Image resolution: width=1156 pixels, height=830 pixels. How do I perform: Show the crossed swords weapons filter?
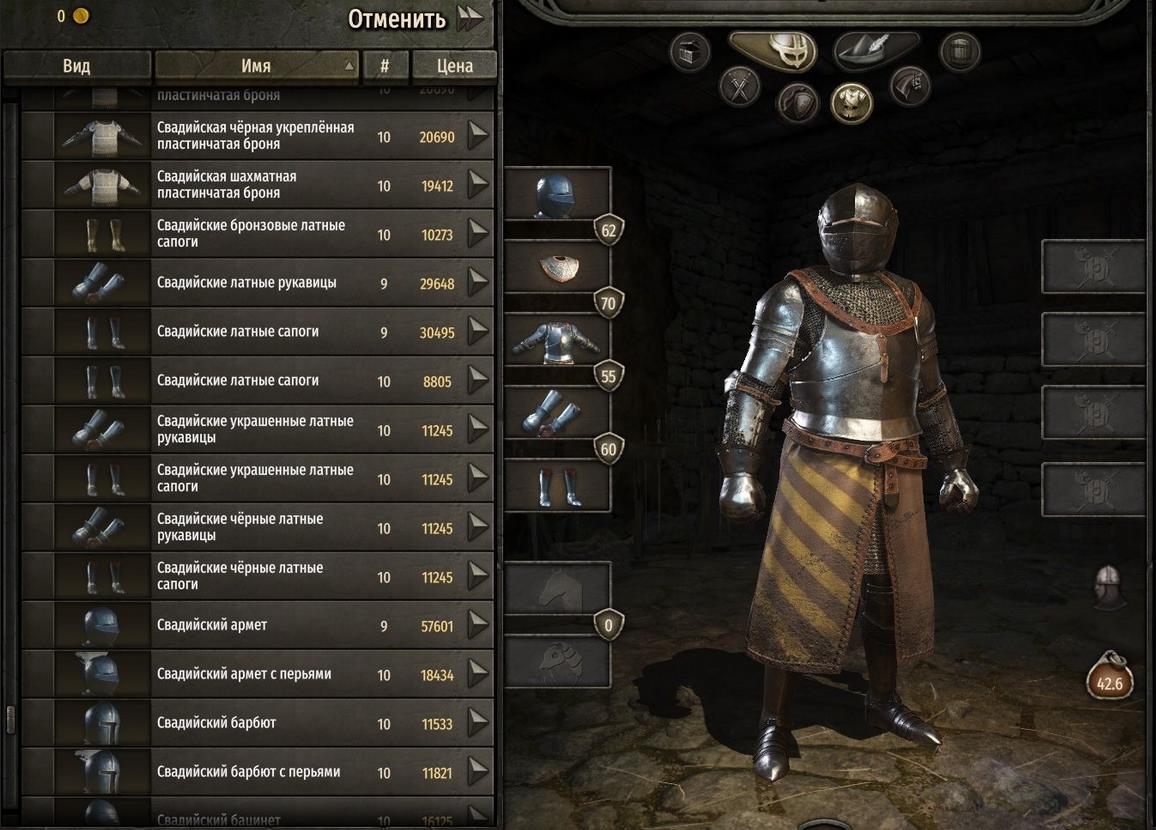click(x=740, y=86)
